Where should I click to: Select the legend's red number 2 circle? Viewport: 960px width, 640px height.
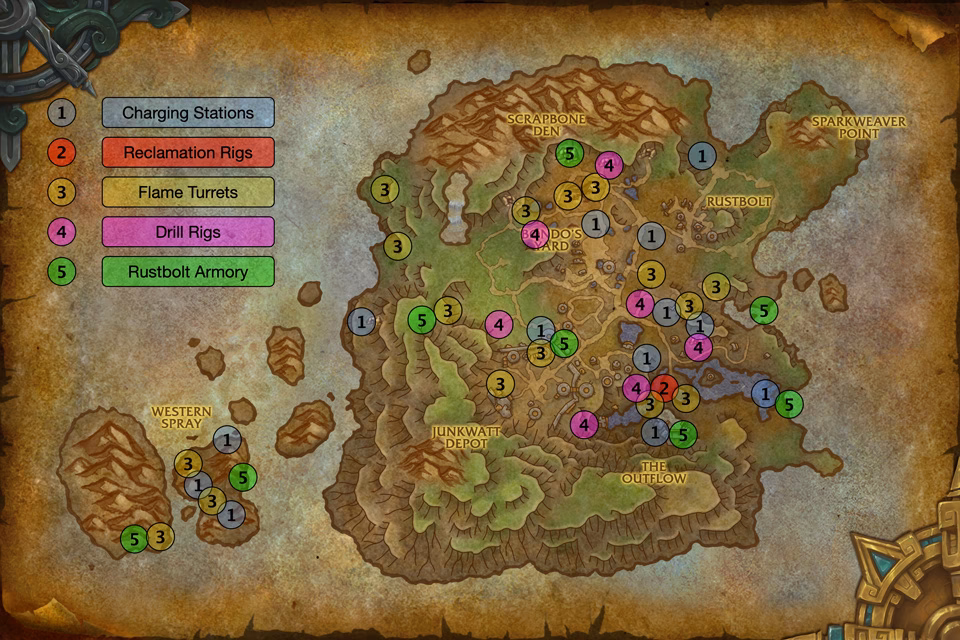pos(62,152)
